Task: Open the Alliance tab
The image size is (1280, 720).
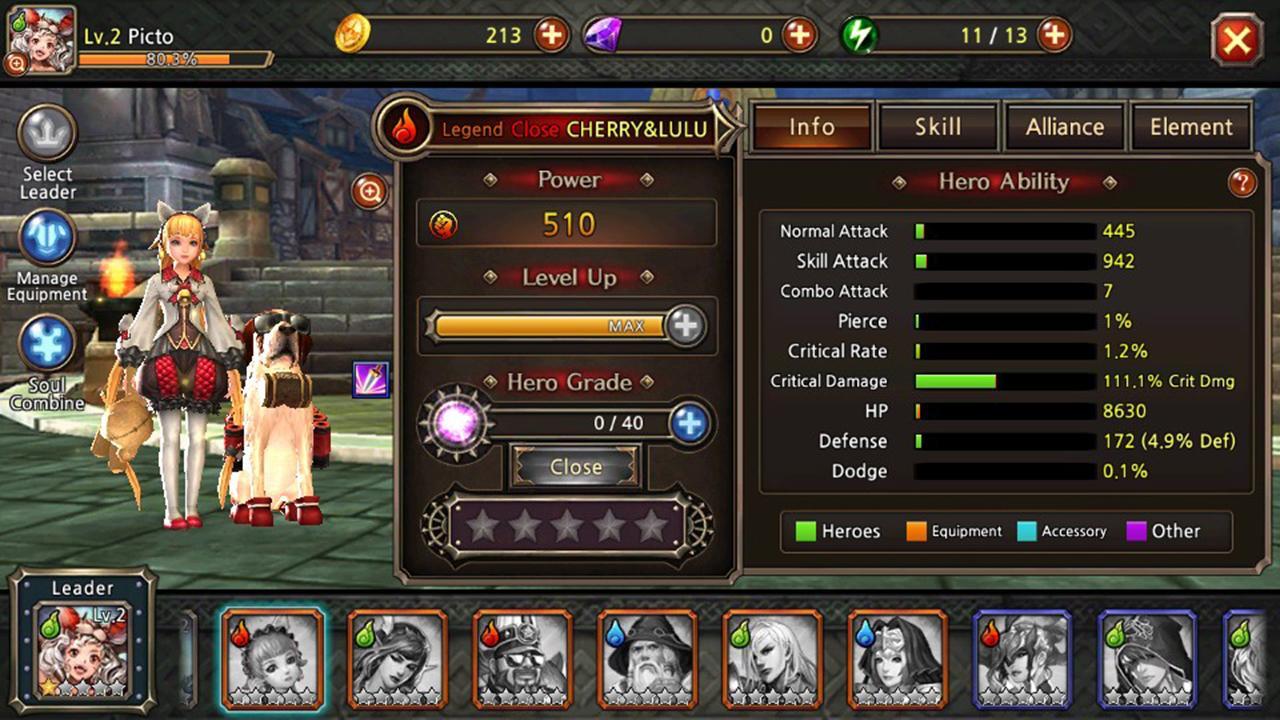Action: pyautogui.click(x=1064, y=127)
